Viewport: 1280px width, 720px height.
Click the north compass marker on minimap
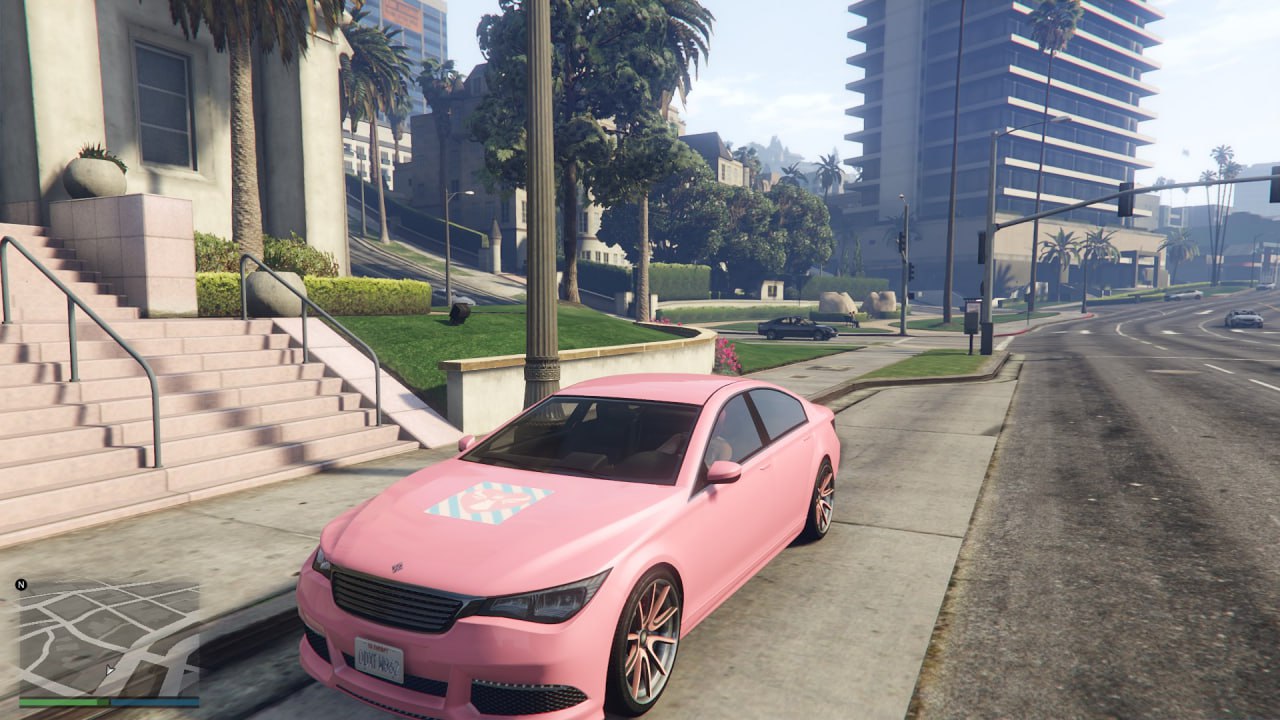click(x=21, y=584)
